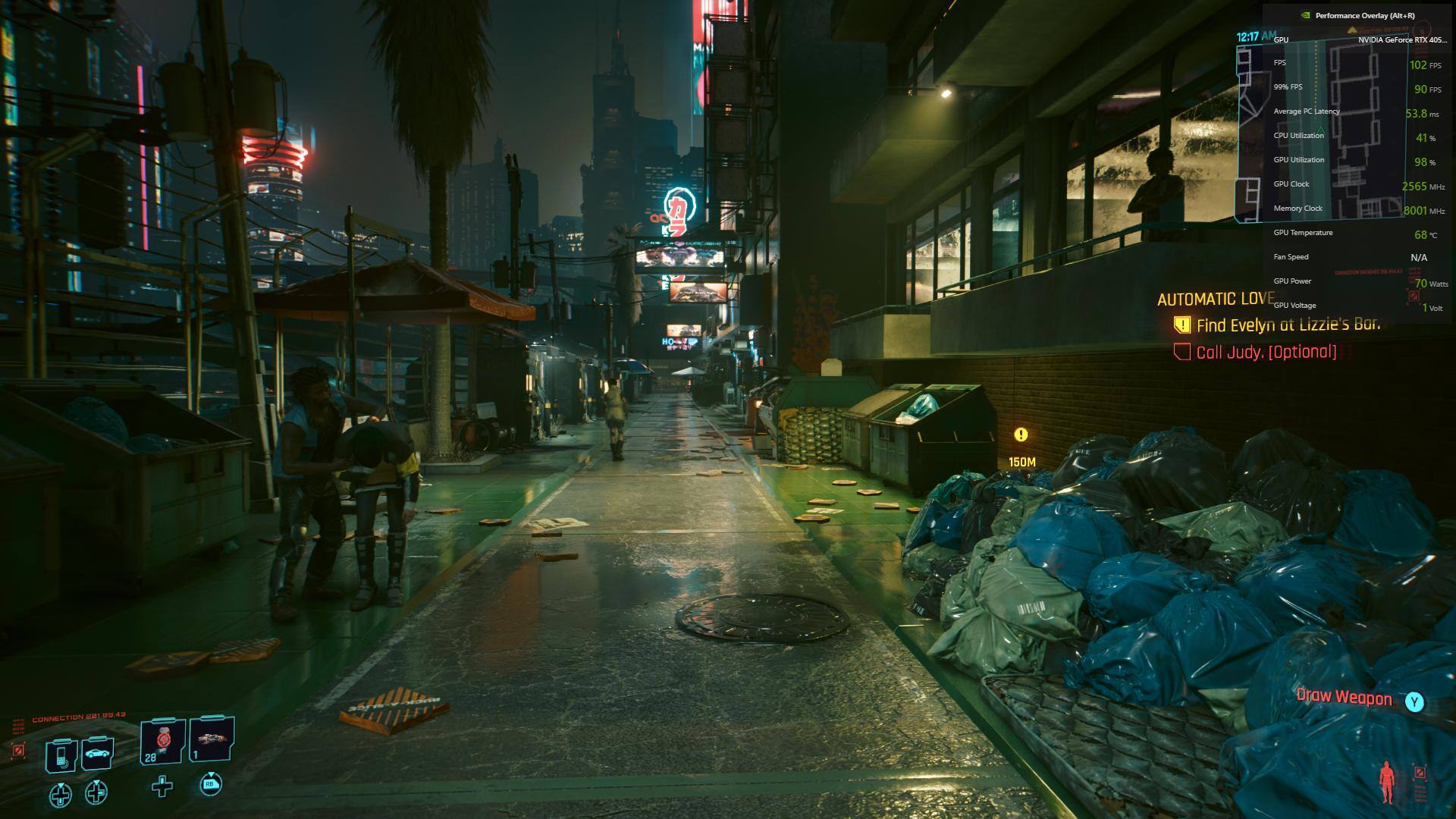The height and width of the screenshot is (819, 1456).
Task: Open the phone quick-access slot
Action: 62,755
